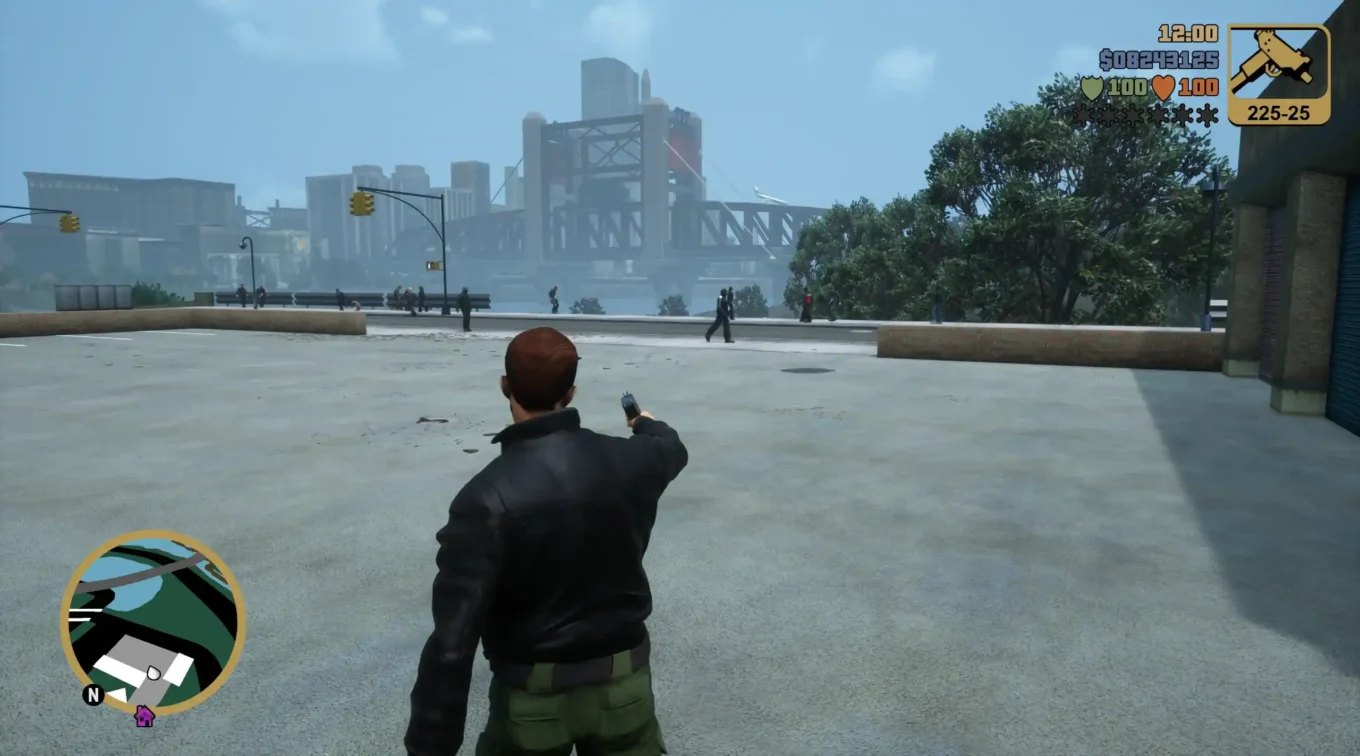Viewport: 1360px width, 756px height.
Task: Click the player arrow marker inside the minimap
Action: pos(154,671)
